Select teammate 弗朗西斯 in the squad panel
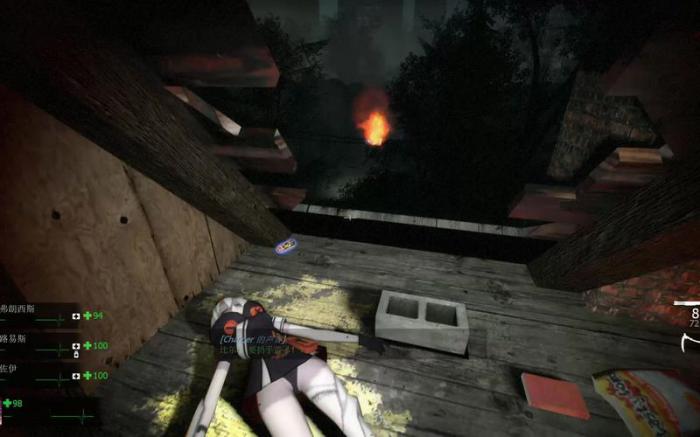The width and height of the screenshot is (700, 437). point(14,310)
